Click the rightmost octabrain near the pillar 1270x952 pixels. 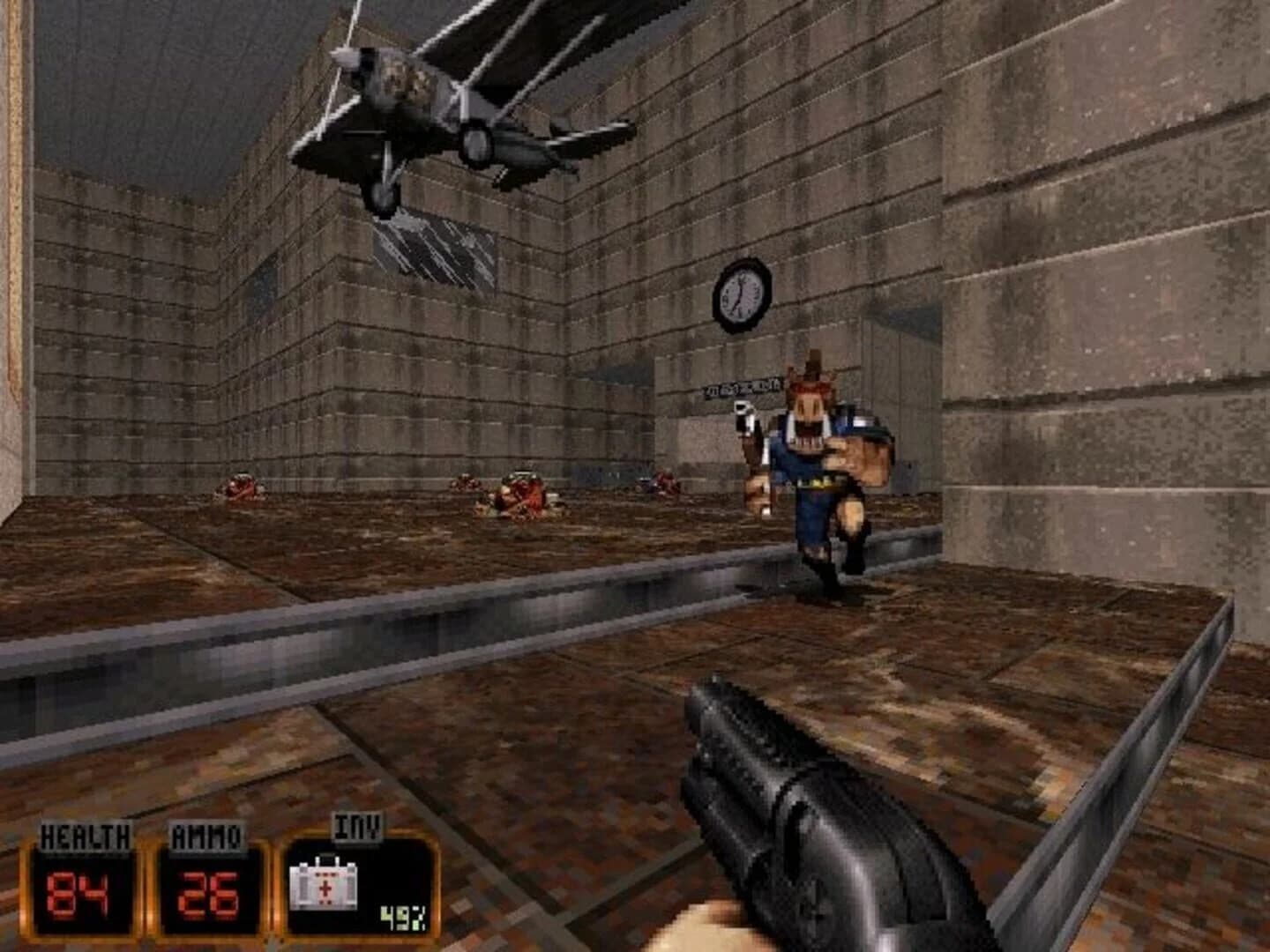(665, 483)
